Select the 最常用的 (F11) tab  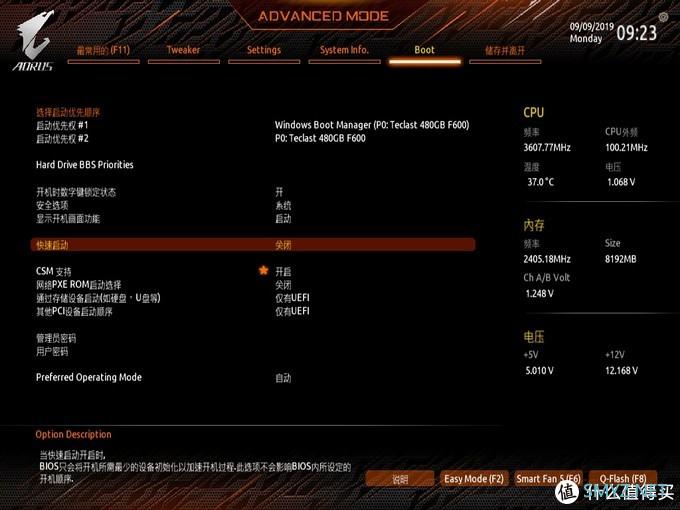[103, 50]
